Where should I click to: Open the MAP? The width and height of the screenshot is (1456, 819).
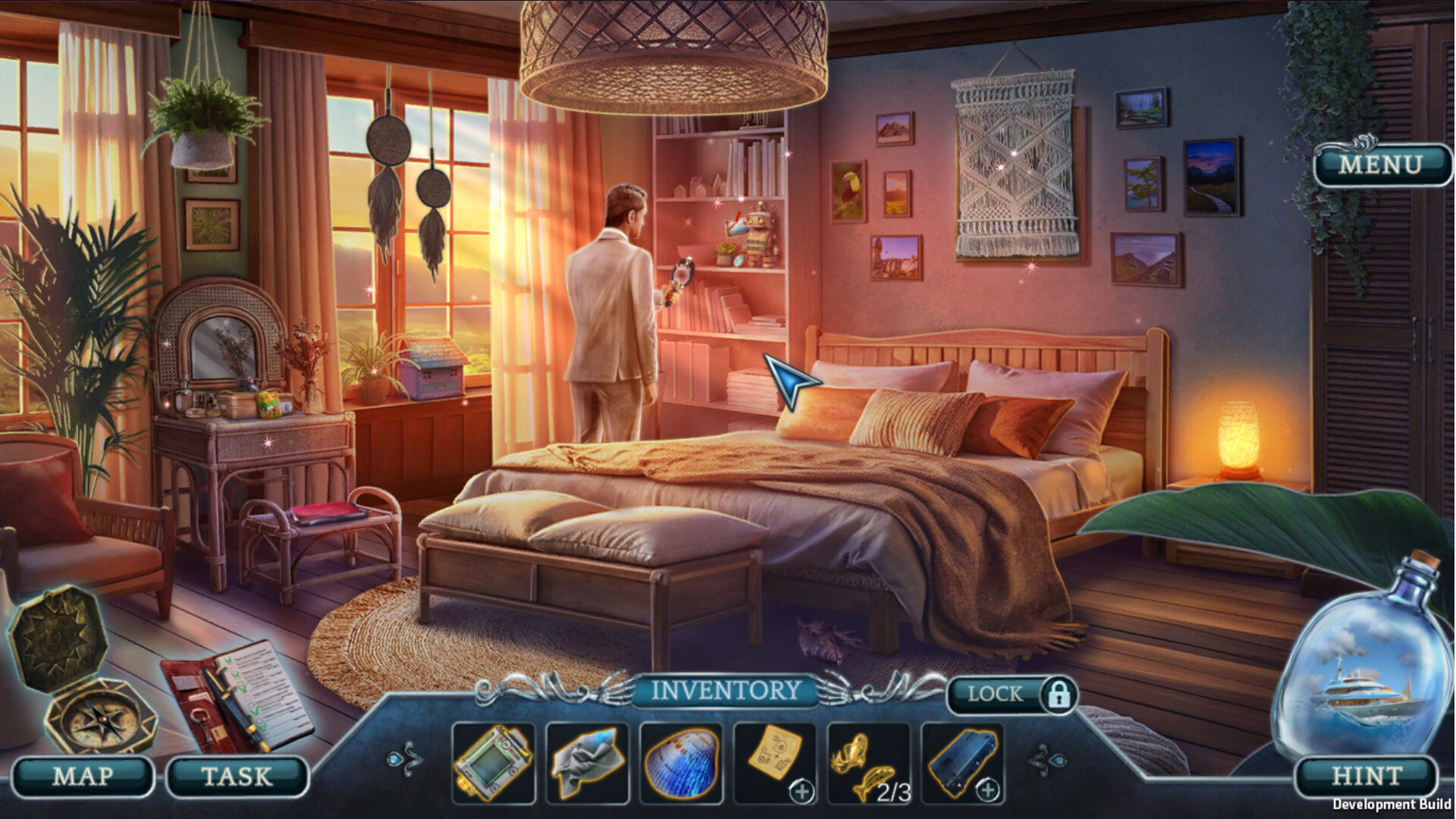(x=83, y=775)
